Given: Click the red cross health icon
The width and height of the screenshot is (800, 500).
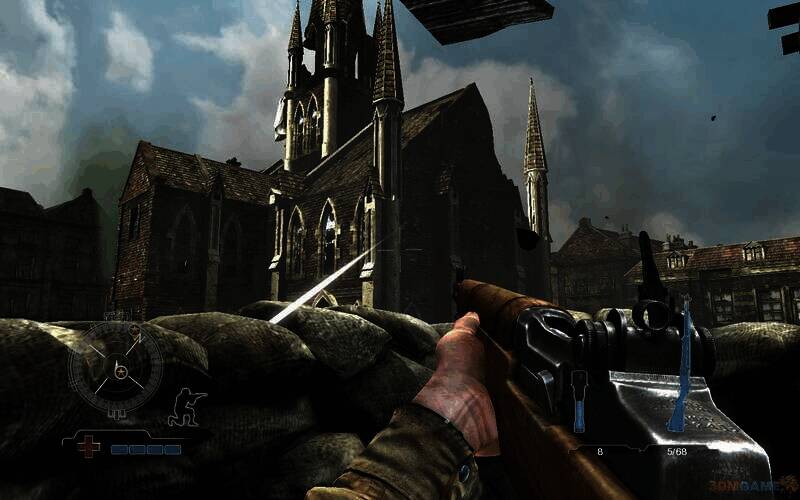Looking at the screenshot, I should pyautogui.click(x=89, y=447).
